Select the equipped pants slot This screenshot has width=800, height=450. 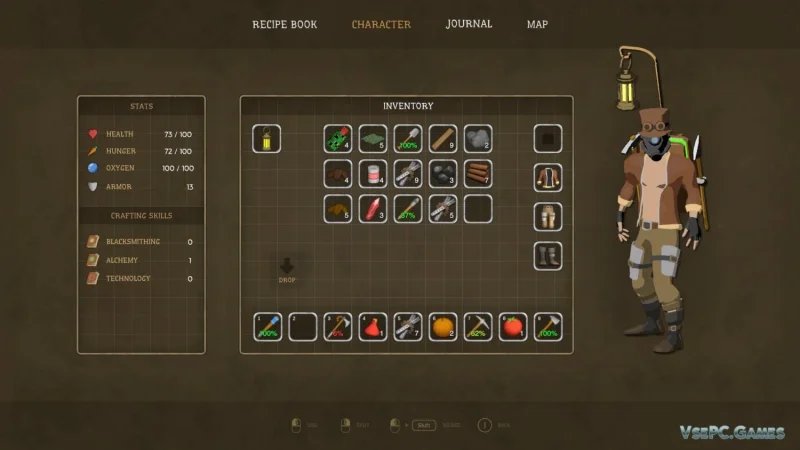click(x=547, y=216)
